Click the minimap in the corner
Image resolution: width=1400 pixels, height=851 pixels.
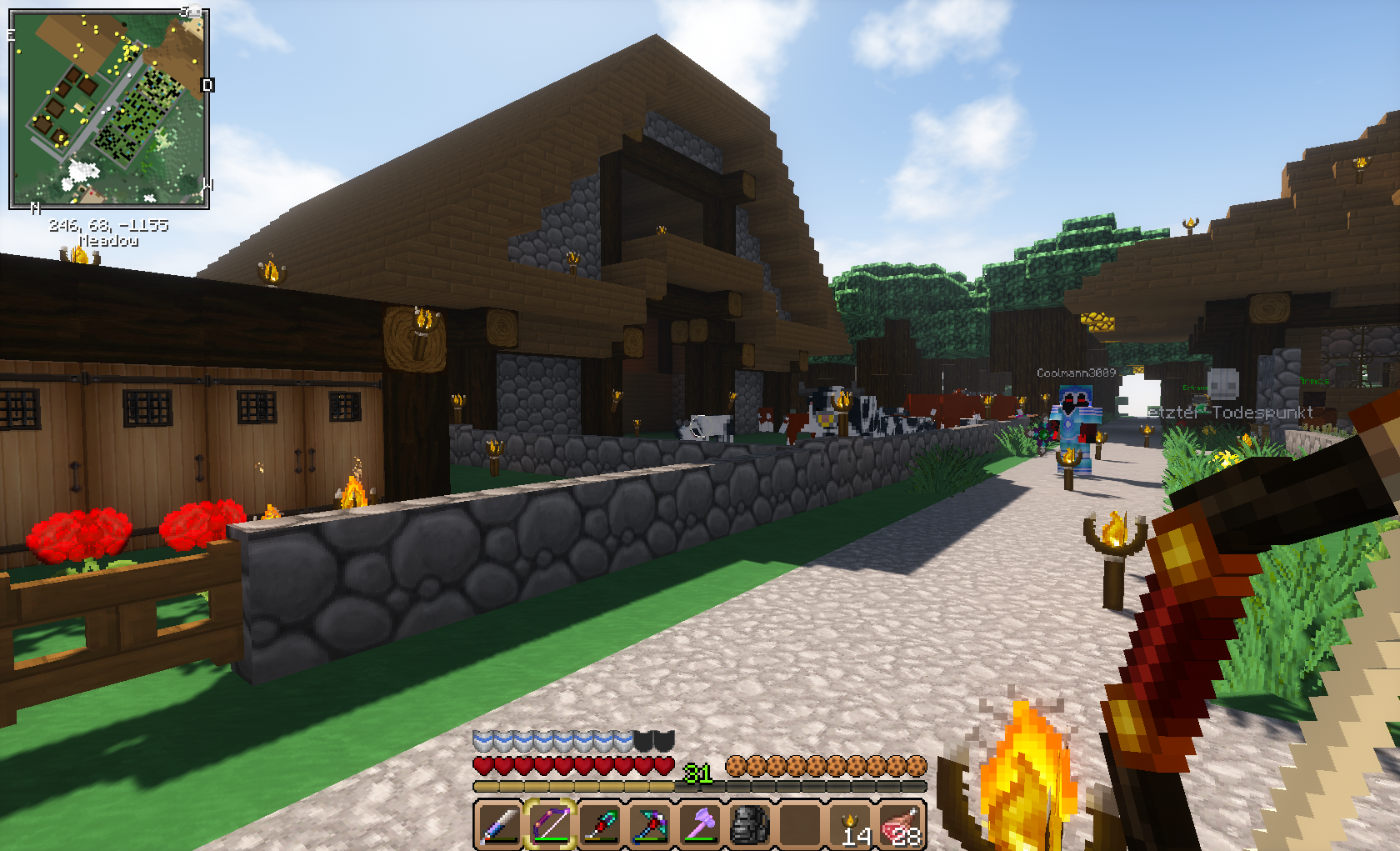109,108
